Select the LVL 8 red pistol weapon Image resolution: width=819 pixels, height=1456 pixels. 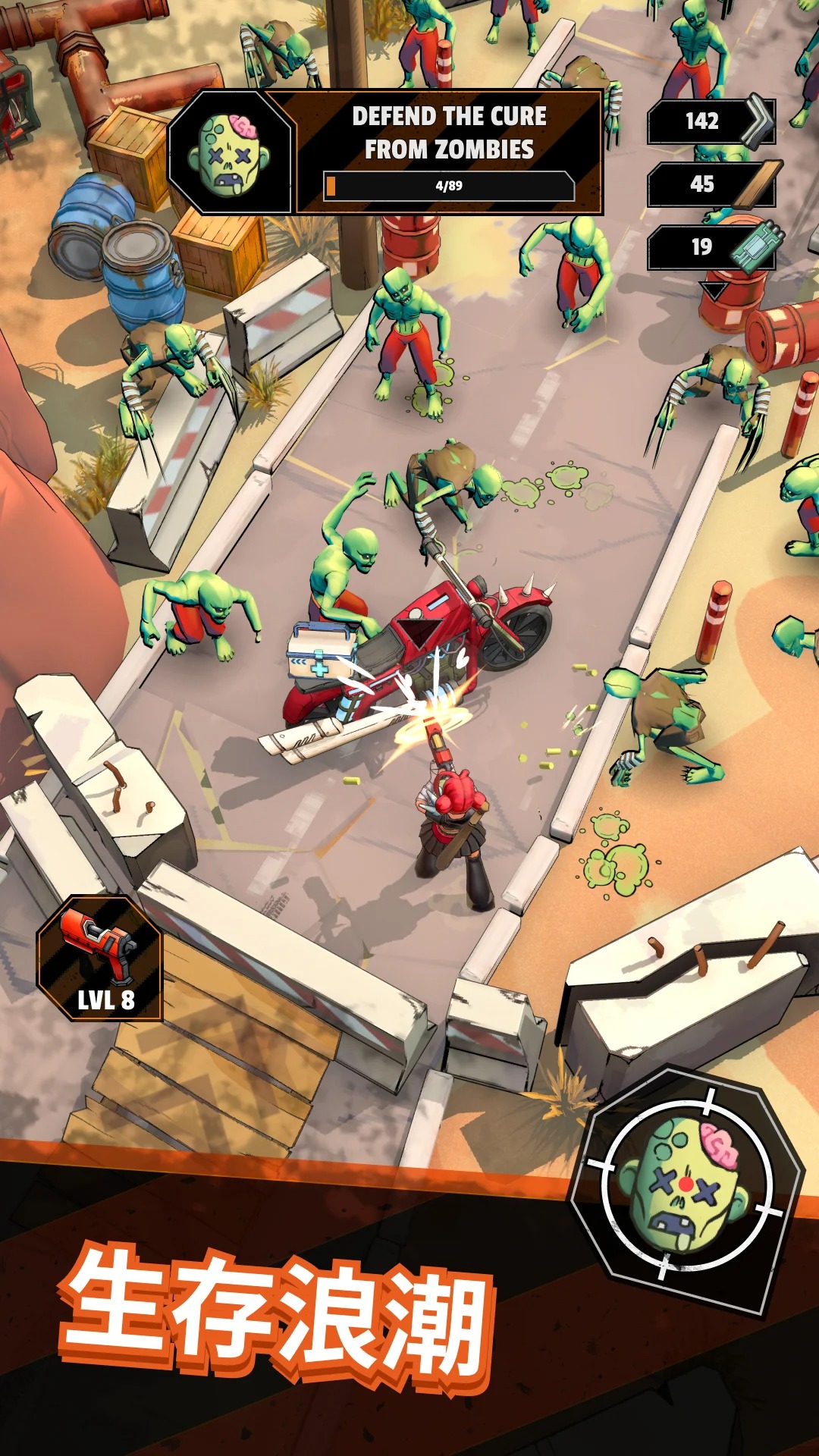pos(99,959)
